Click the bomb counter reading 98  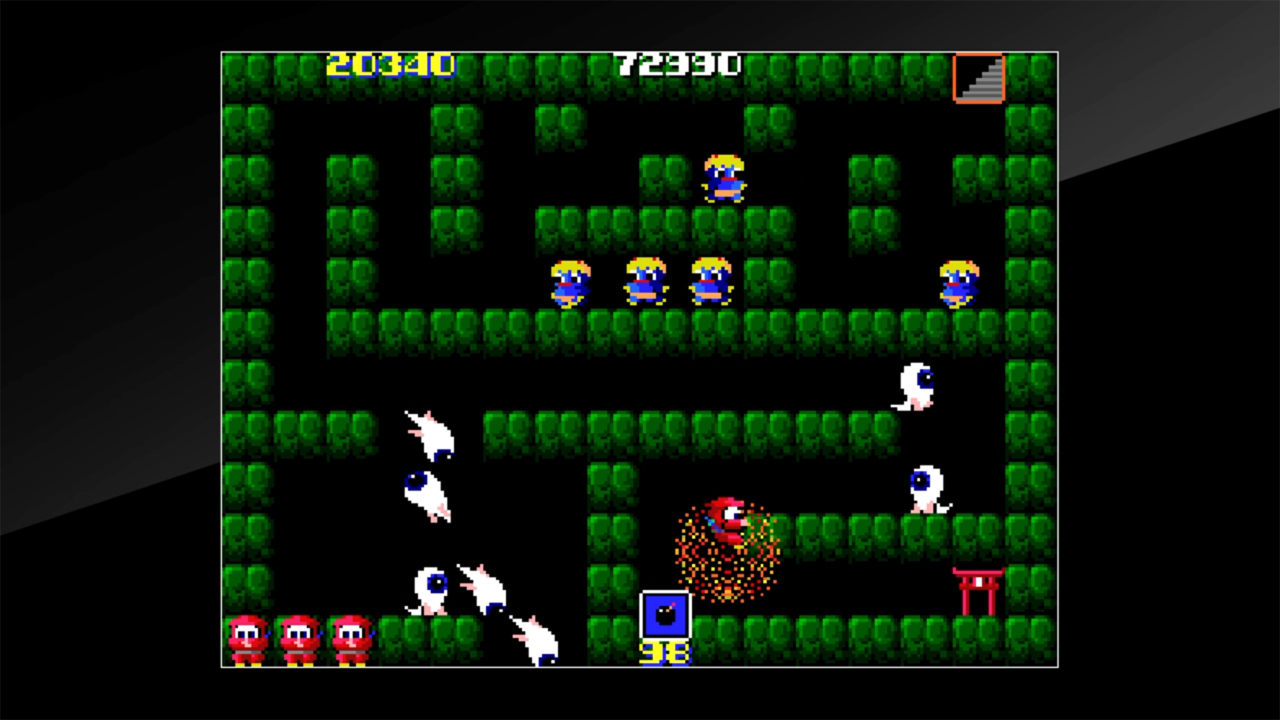tap(666, 651)
